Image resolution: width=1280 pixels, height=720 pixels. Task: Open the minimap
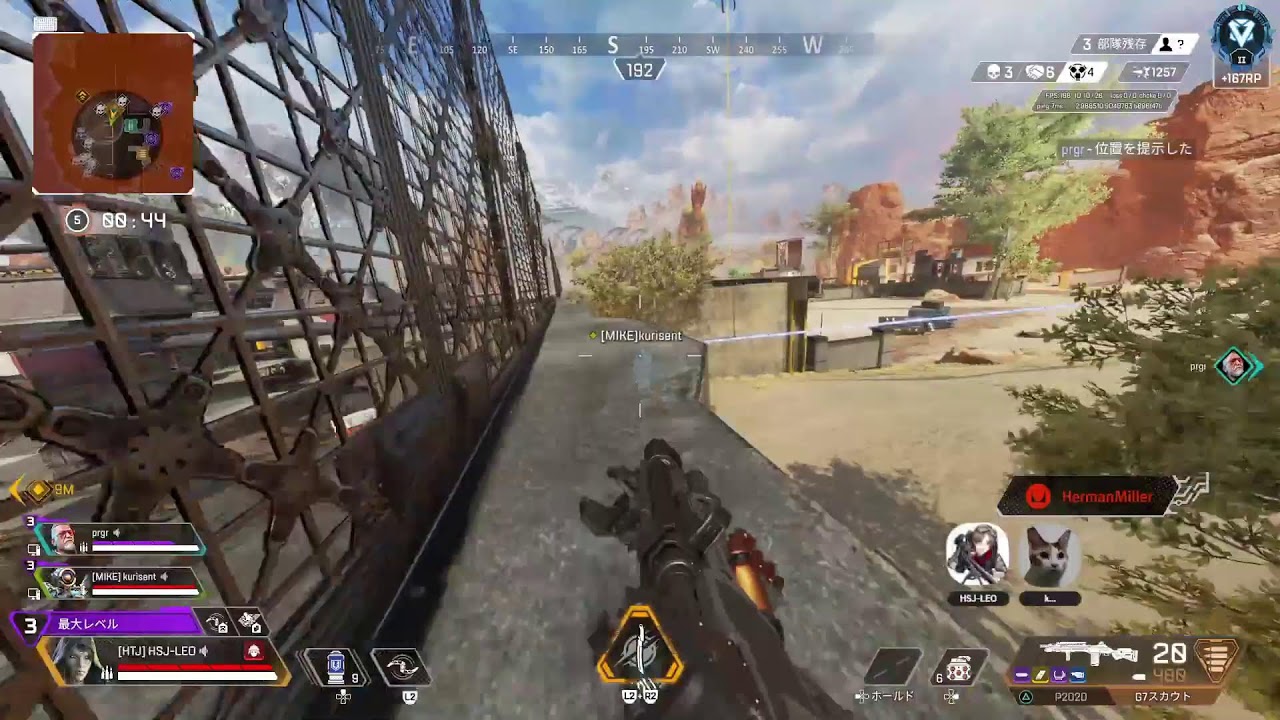(113, 113)
